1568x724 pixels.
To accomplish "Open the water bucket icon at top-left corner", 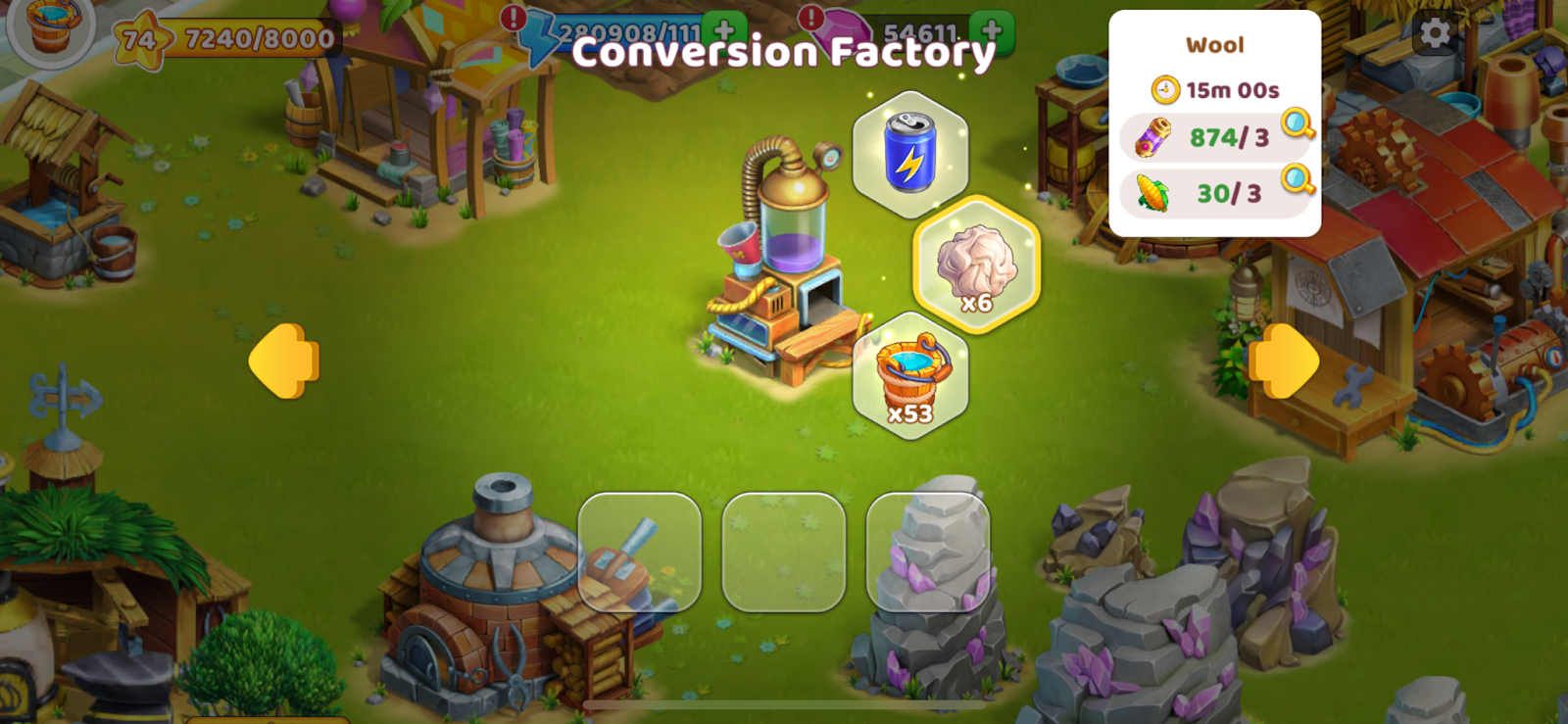I will pyautogui.click(x=52, y=26).
